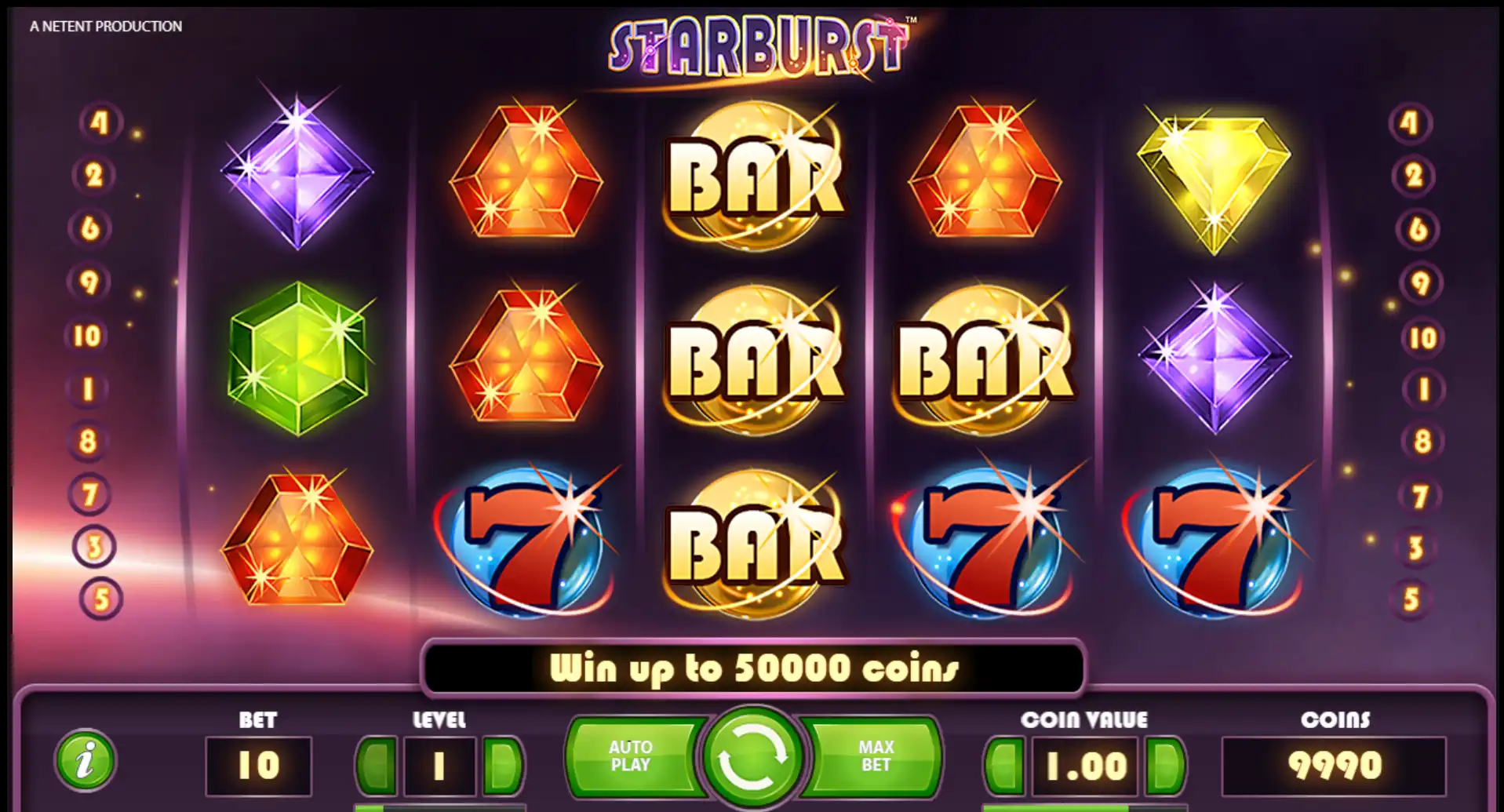
Task: Select payline number 1 on the left side
Action: (x=89, y=389)
